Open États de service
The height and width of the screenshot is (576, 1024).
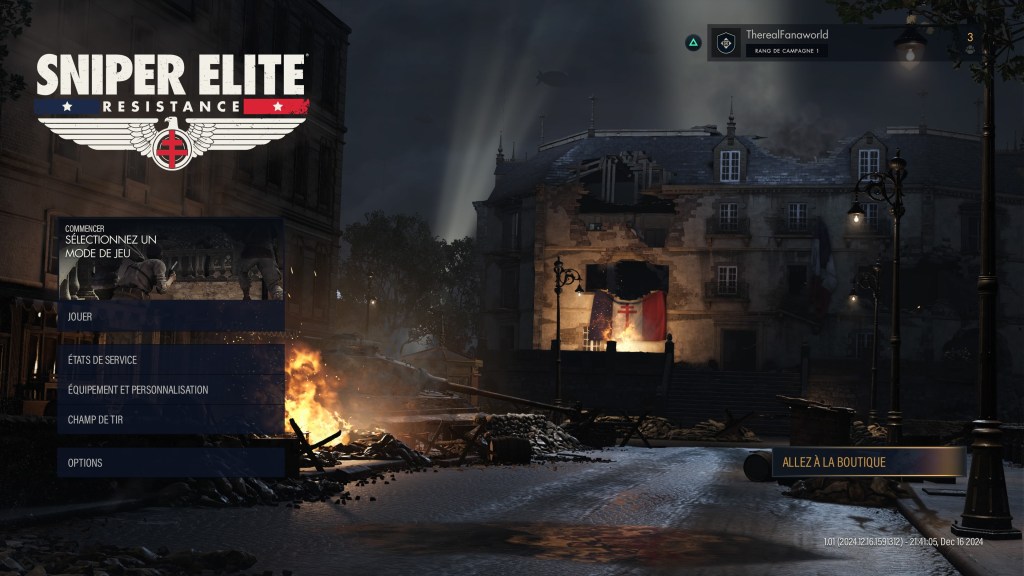170,360
